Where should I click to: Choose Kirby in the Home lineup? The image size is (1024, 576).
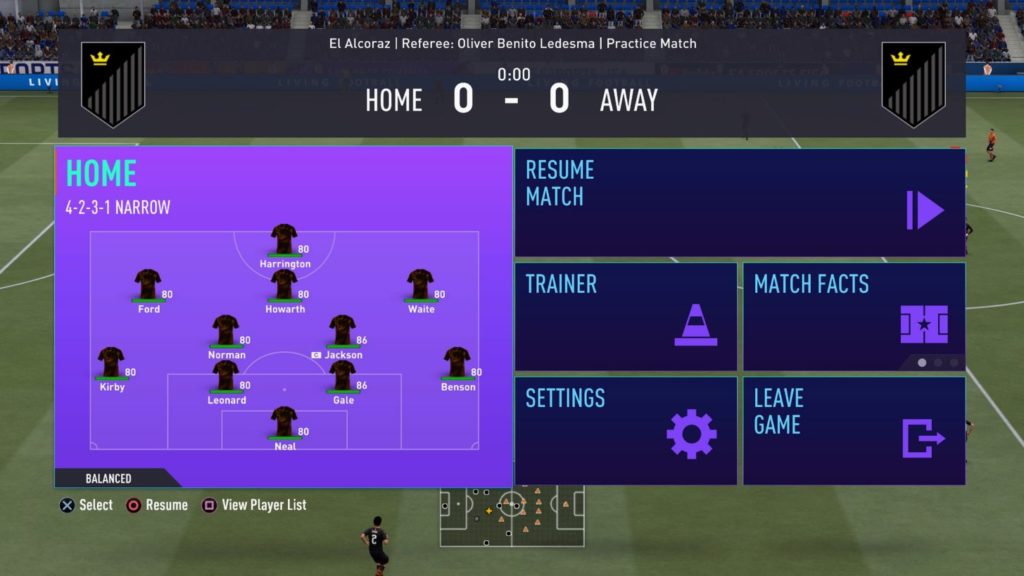pos(111,362)
